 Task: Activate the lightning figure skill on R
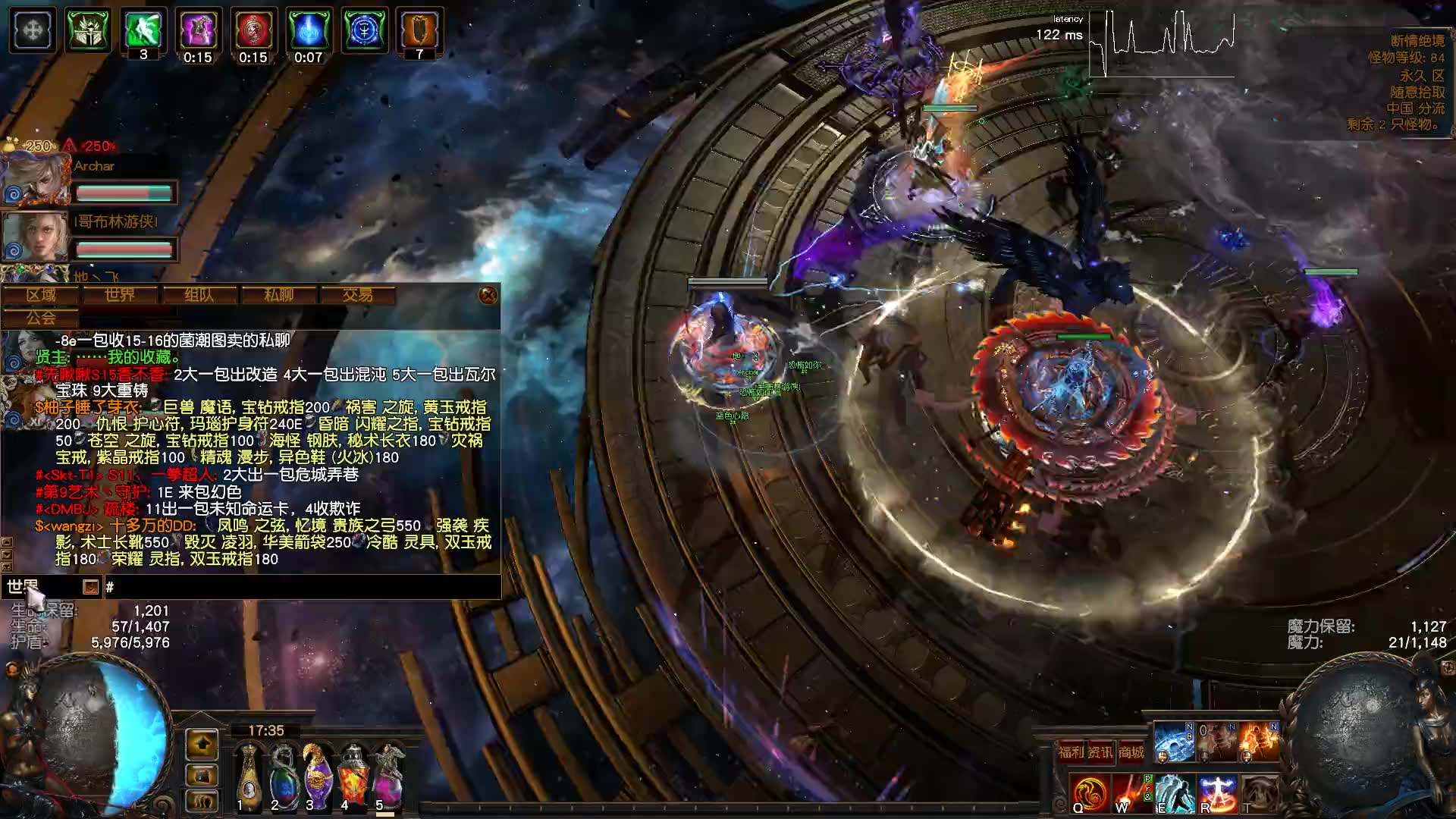tap(1218, 793)
